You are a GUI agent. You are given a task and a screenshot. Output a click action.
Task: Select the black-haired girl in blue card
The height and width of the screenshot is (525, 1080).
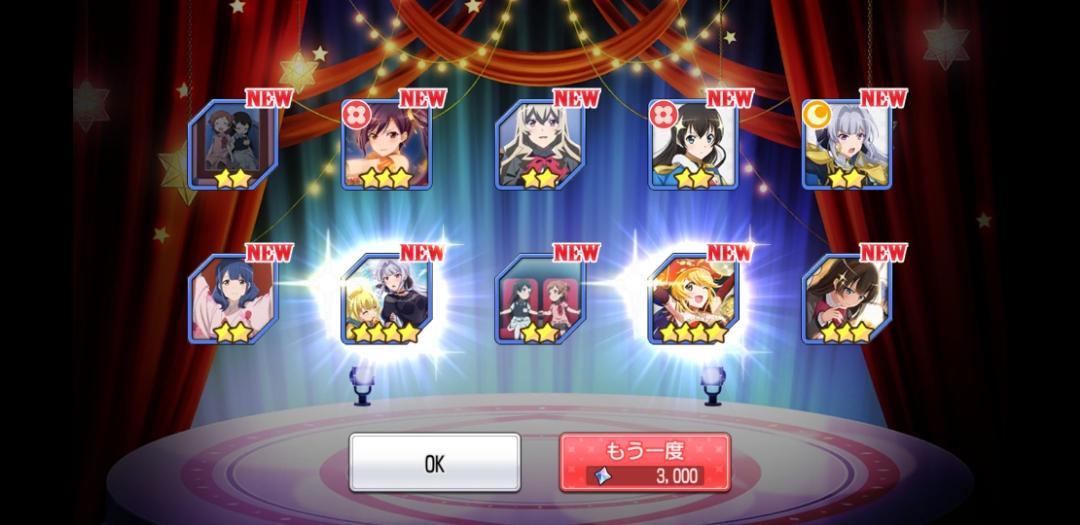tap(693, 146)
